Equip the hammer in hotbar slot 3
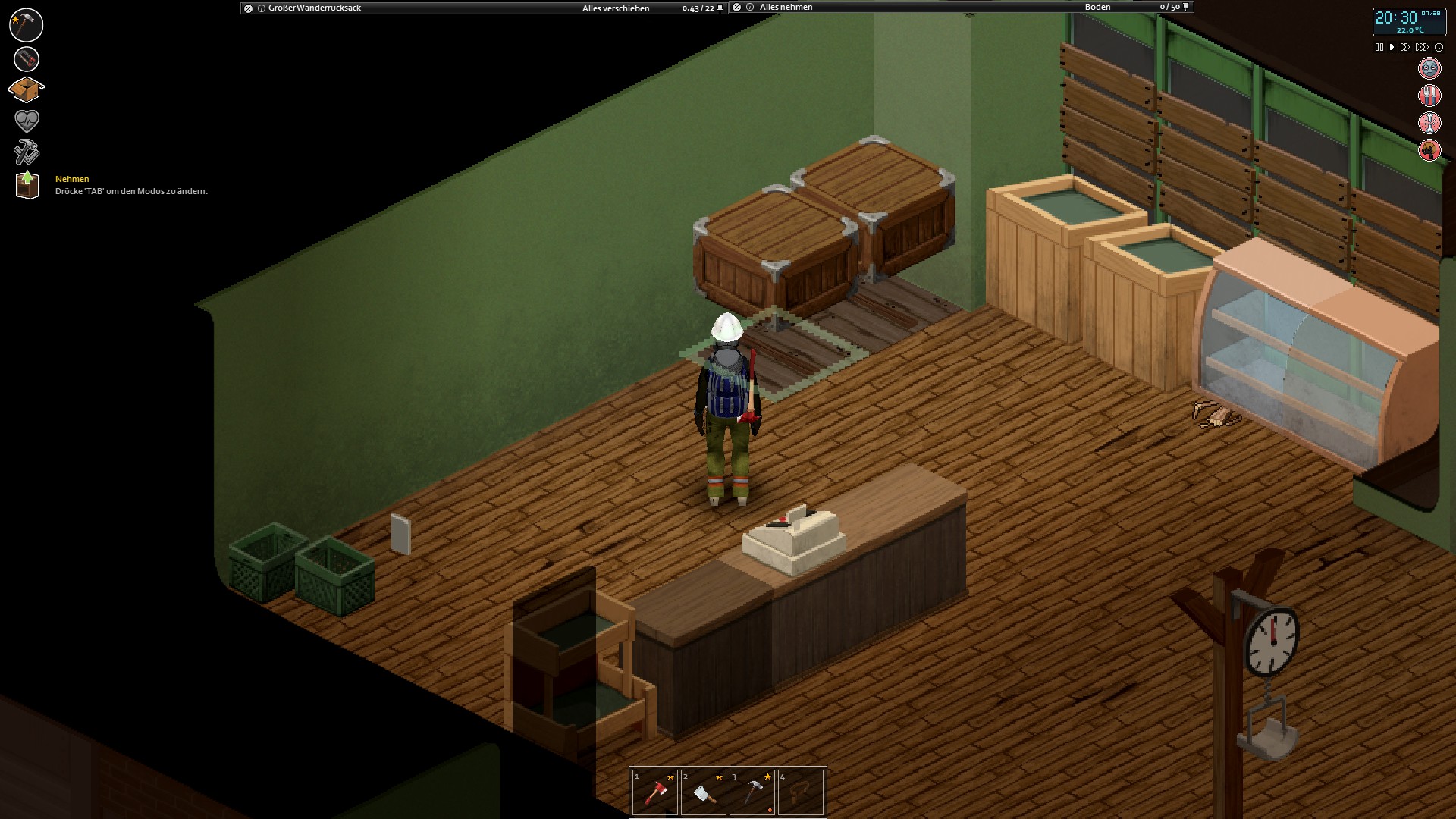The image size is (1456, 819). pyautogui.click(x=752, y=791)
